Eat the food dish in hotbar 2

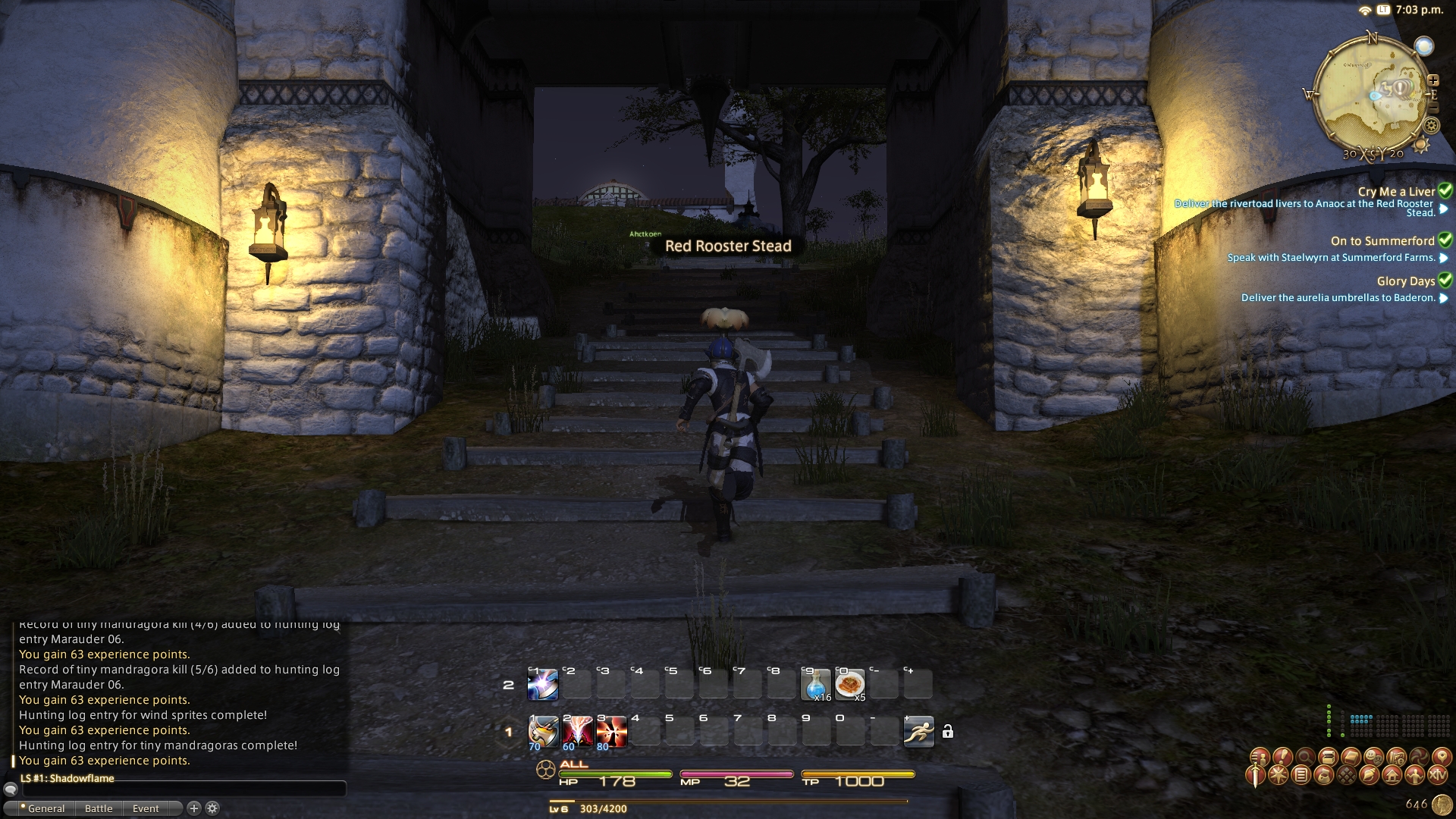(849, 685)
